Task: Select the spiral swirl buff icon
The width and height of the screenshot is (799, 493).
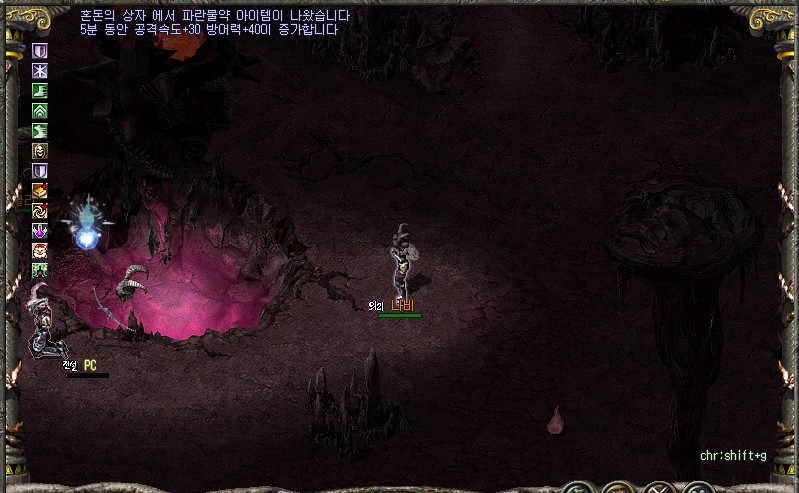Action: coord(40,210)
